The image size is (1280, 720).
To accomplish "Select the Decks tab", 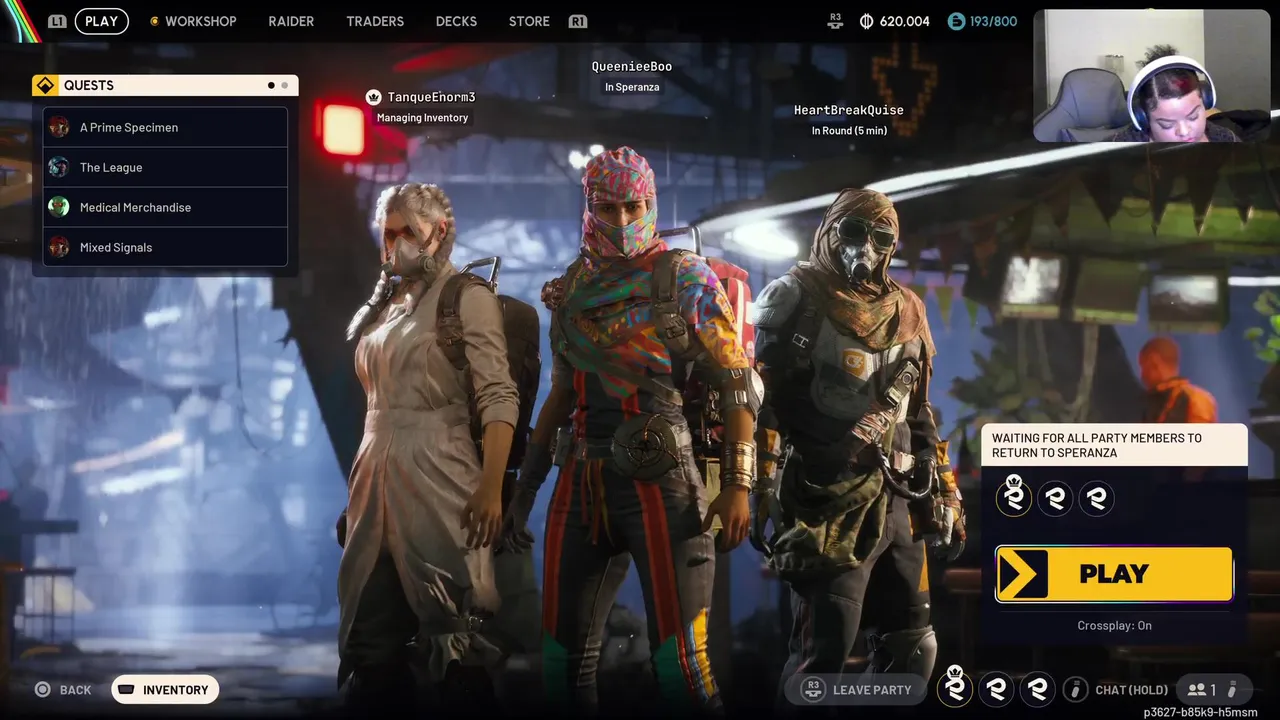I will [x=456, y=21].
